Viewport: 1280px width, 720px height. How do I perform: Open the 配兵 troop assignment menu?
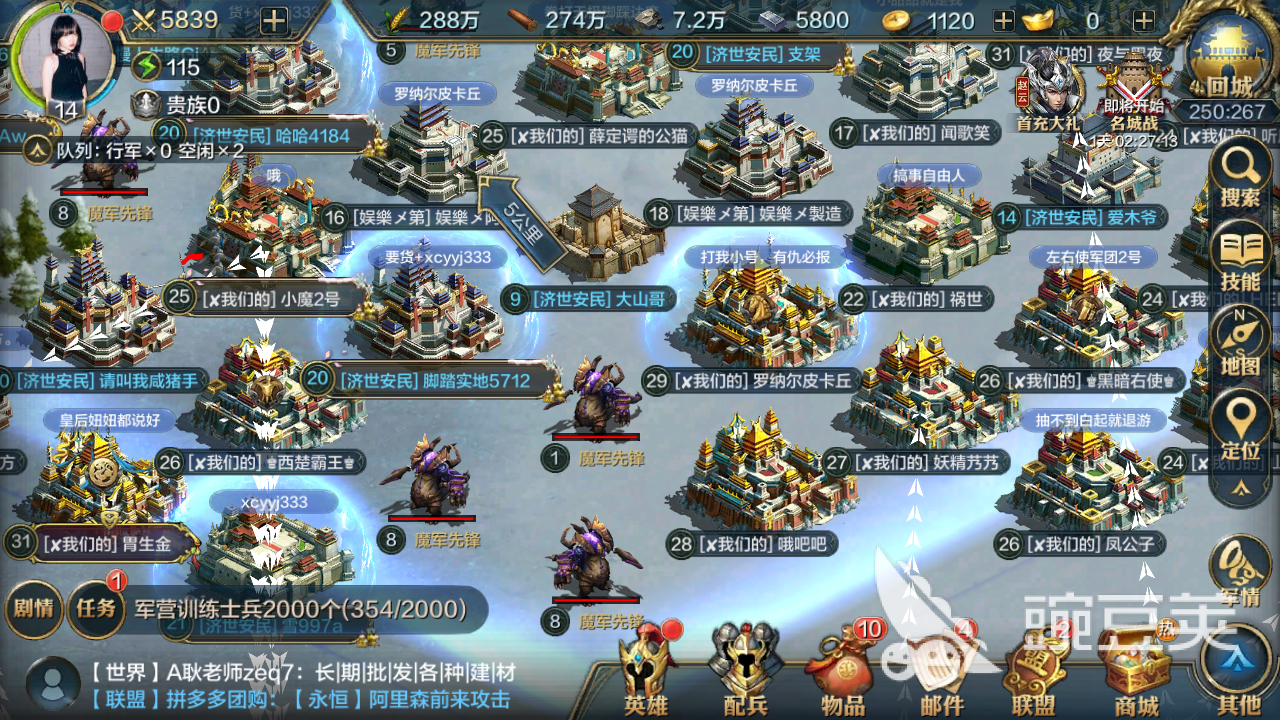(745, 670)
